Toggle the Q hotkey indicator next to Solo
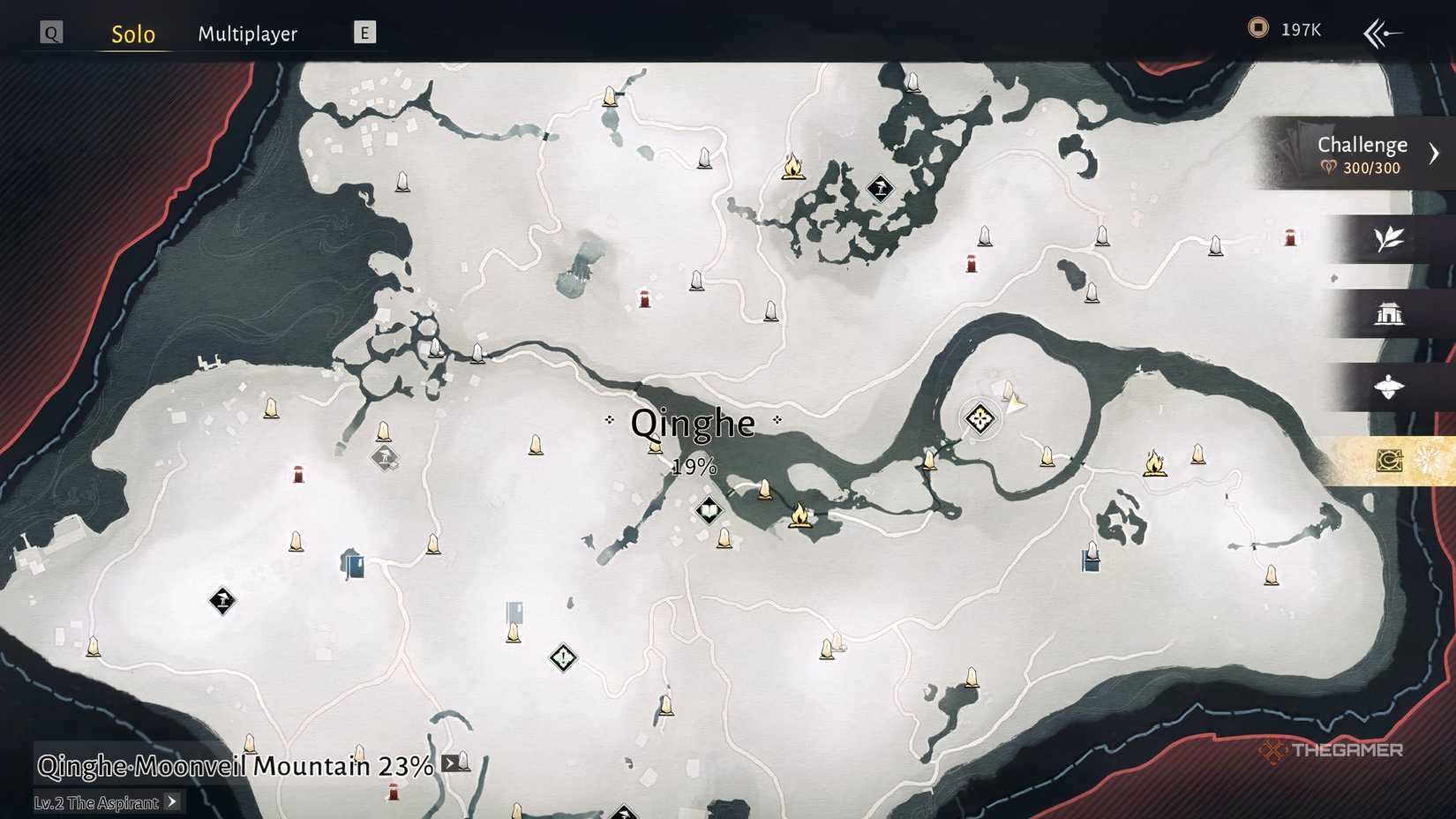1456x819 pixels. click(x=50, y=31)
